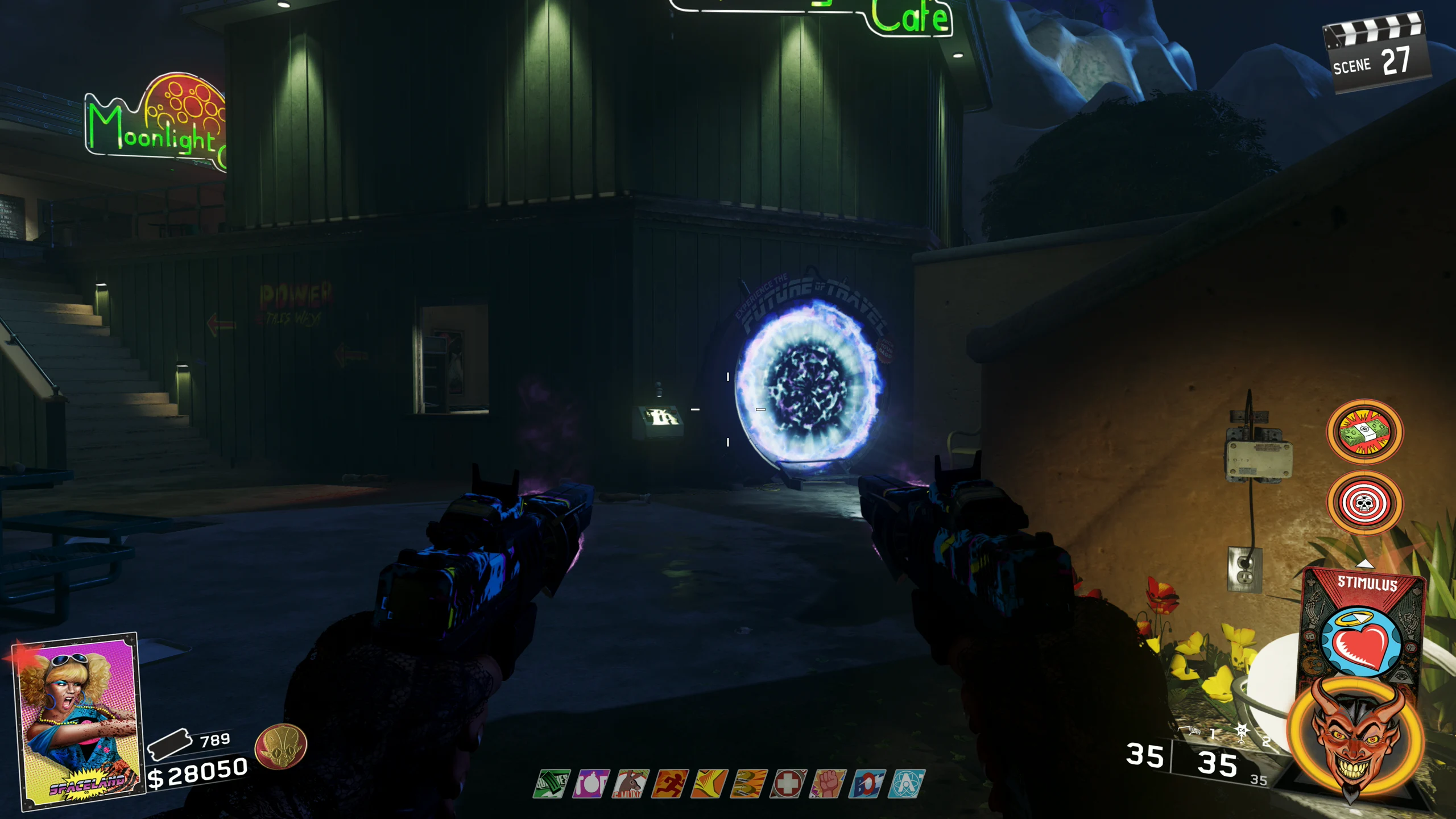Select the Quickies green magazine perk icon
1456x819 pixels.
tap(552, 784)
